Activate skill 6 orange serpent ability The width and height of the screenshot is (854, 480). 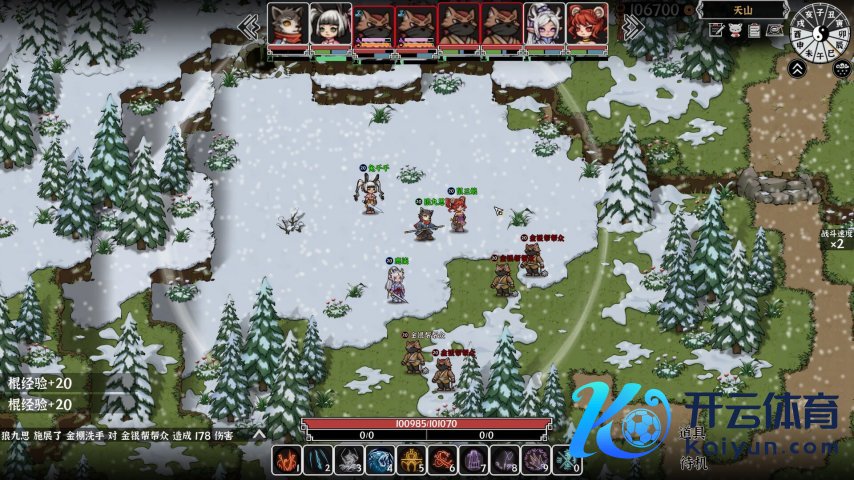coord(442,460)
